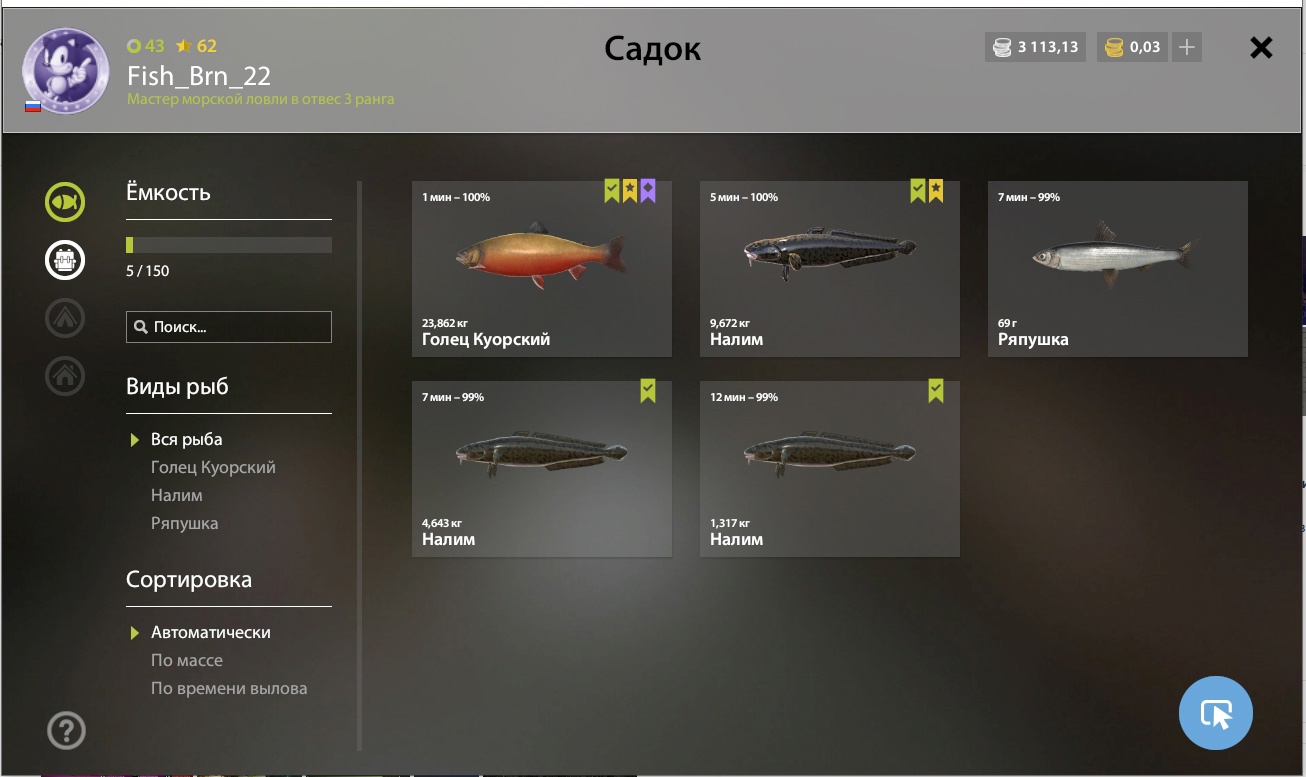
Task: Choose the Ряпушка fish card
Action: click(1117, 268)
